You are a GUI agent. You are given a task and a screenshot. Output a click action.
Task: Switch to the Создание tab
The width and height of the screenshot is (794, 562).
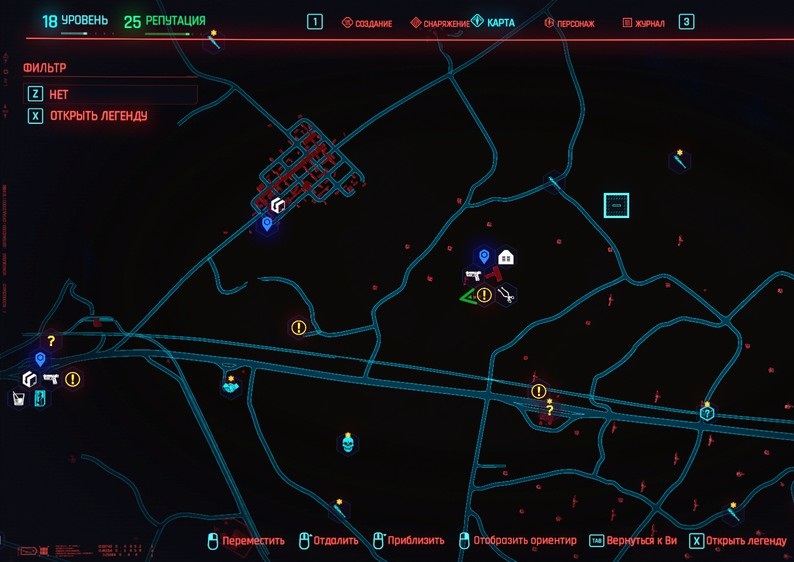point(367,22)
